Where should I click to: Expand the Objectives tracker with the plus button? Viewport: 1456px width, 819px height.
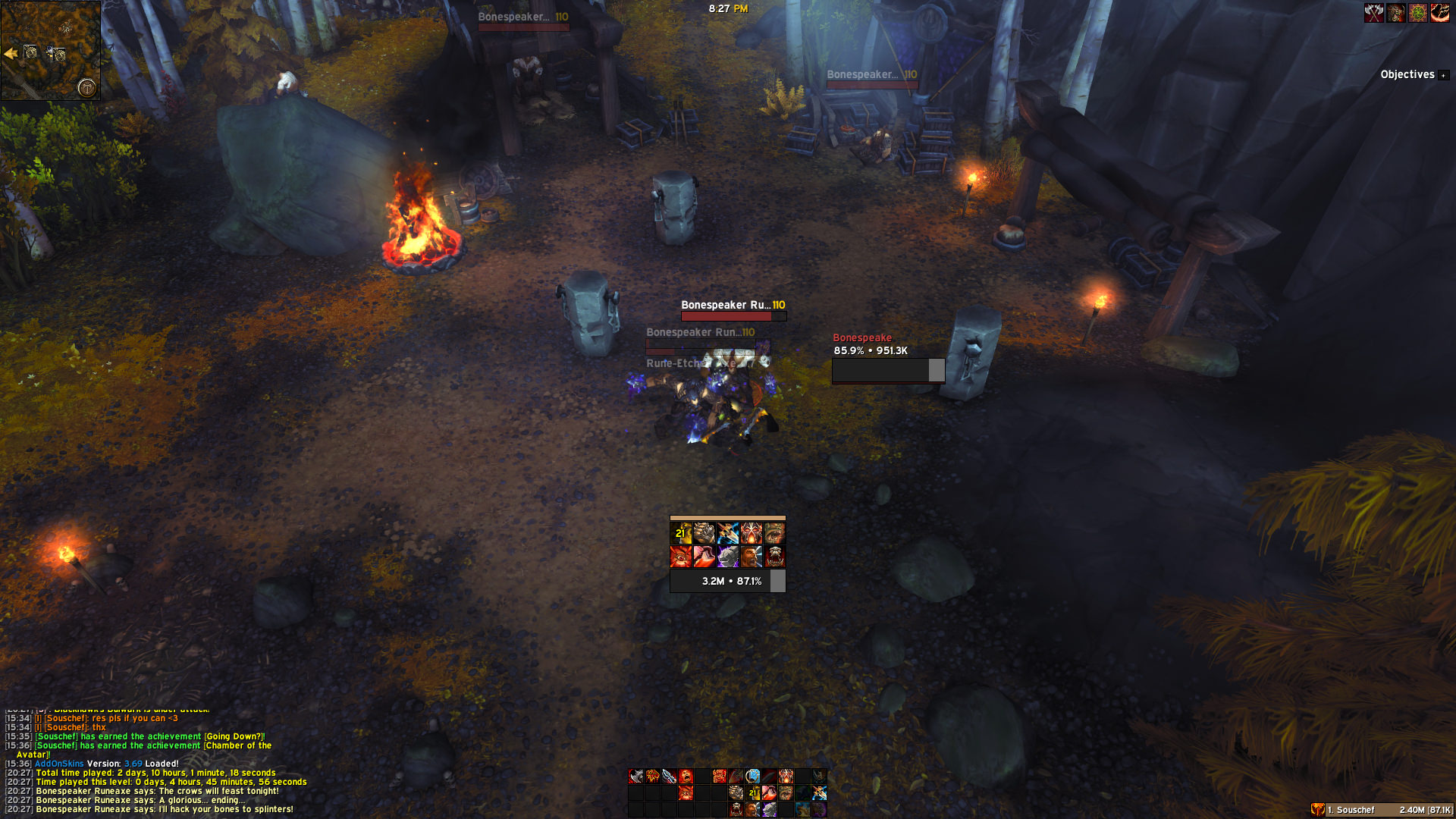1444,75
